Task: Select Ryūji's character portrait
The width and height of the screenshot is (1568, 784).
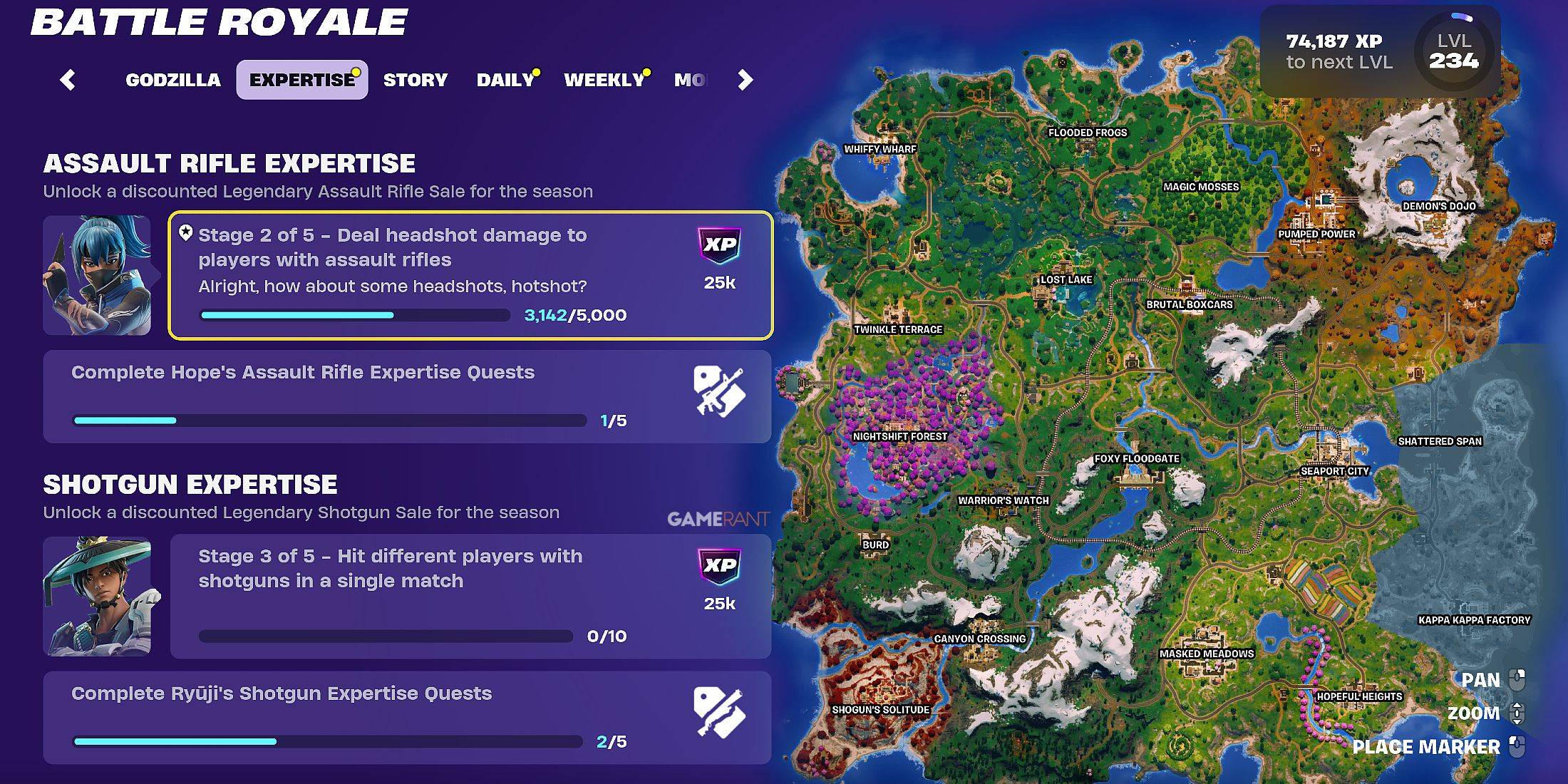Action: point(98,597)
